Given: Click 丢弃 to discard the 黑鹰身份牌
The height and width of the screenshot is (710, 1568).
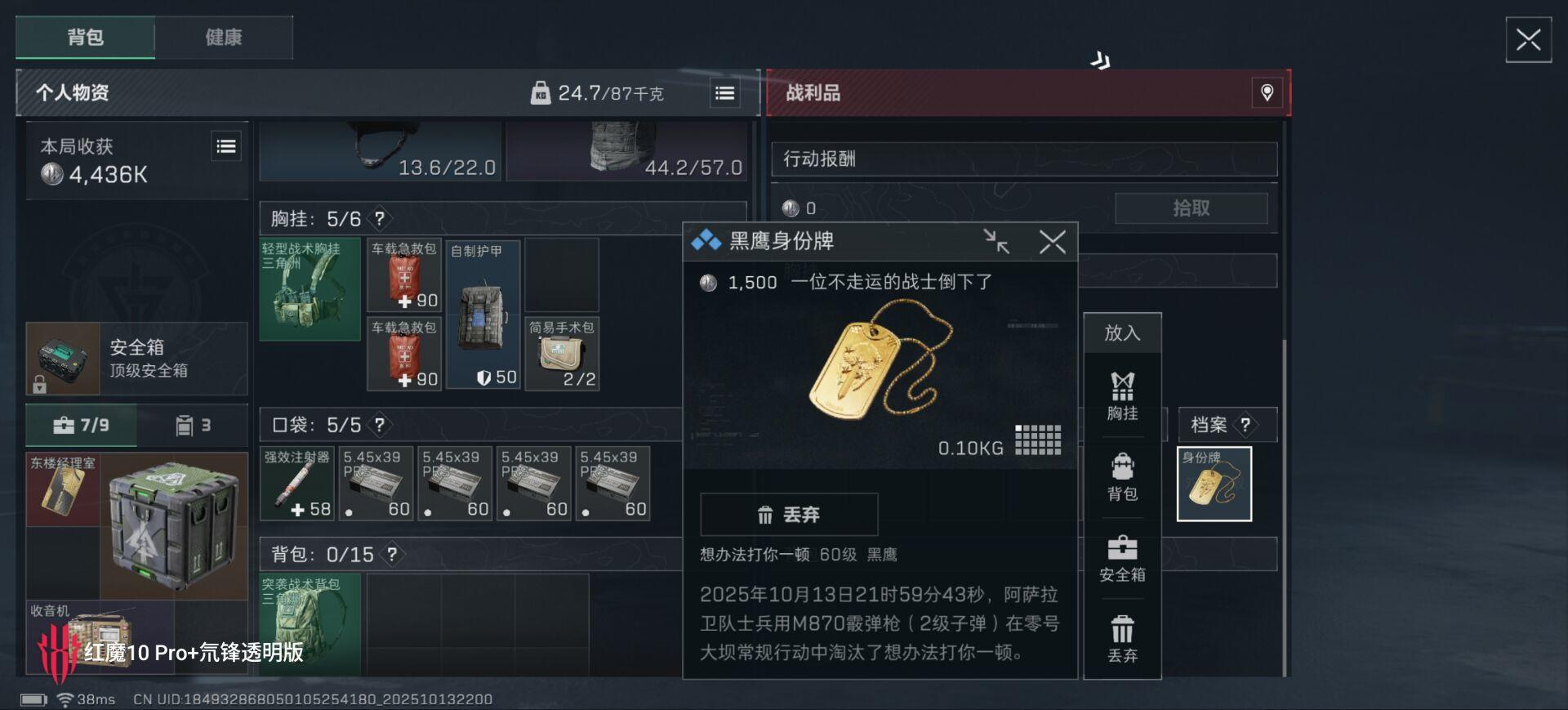Looking at the screenshot, I should tap(791, 514).
